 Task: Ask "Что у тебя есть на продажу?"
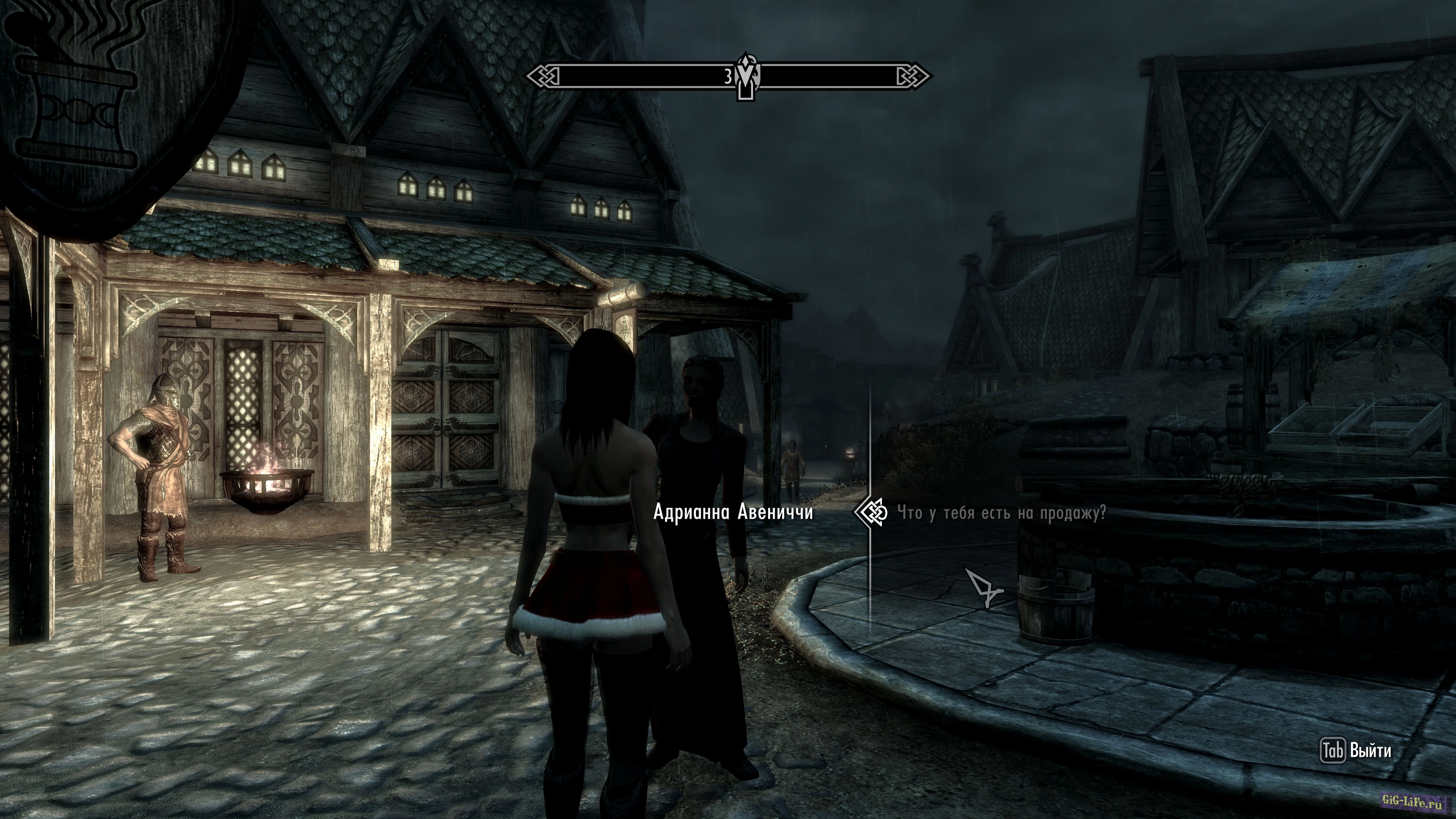(x=1001, y=513)
